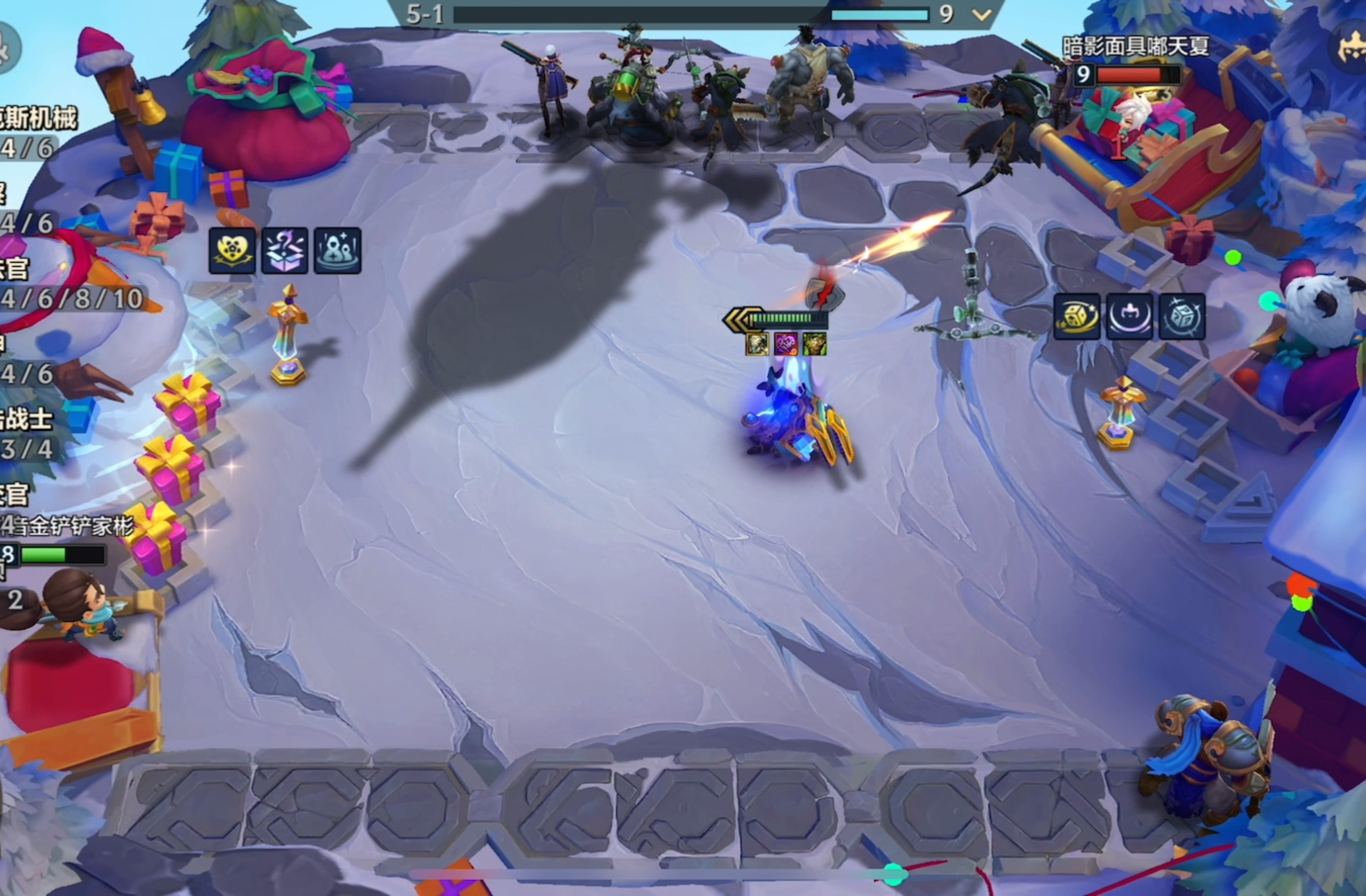This screenshot has width=1366, height=896.
Task: View the unit's purple swirl item
Action: coord(785,344)
